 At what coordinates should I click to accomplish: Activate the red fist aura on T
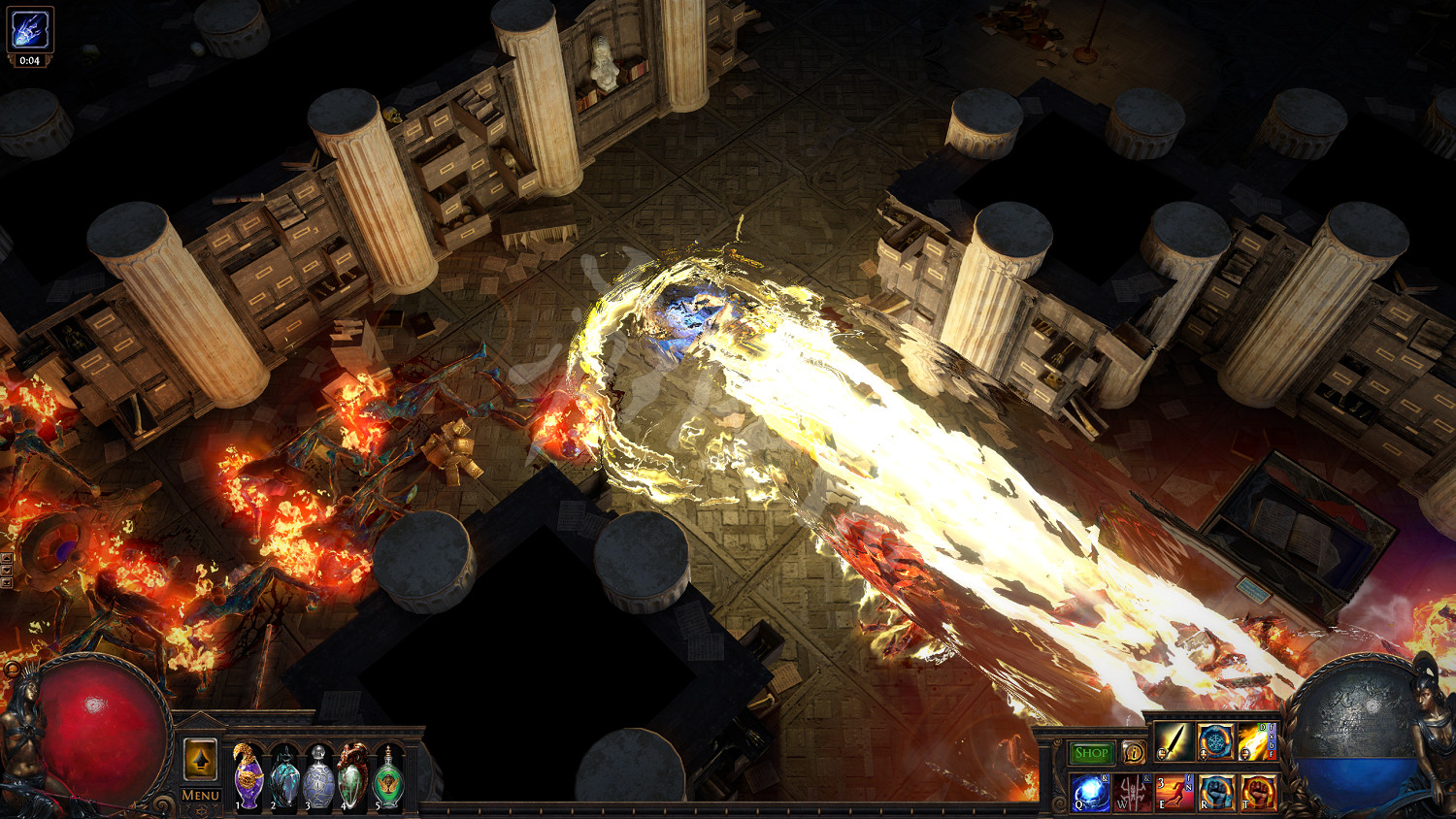point(1257,792)
